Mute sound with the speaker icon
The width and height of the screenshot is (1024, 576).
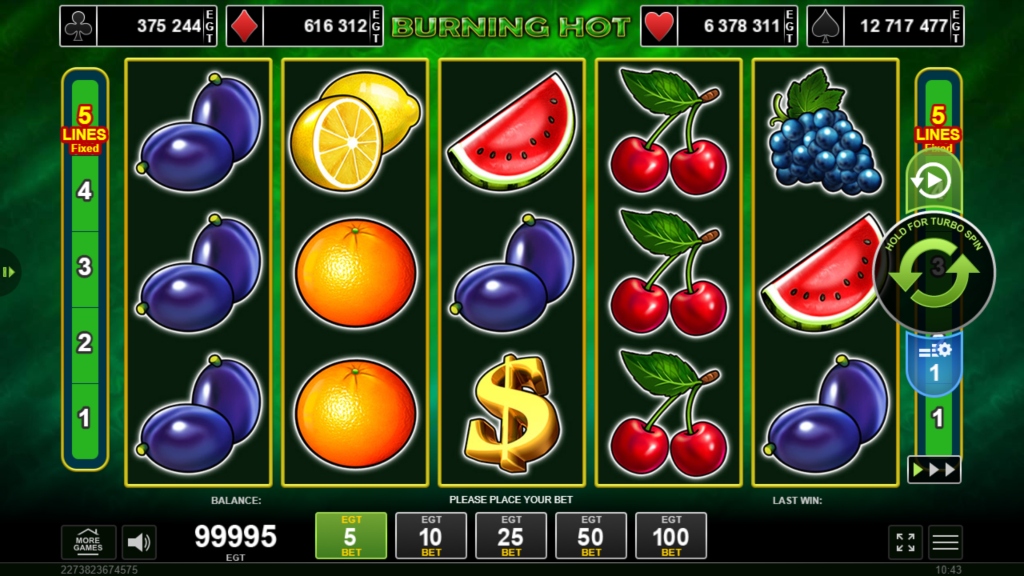(x=139, y=542)
